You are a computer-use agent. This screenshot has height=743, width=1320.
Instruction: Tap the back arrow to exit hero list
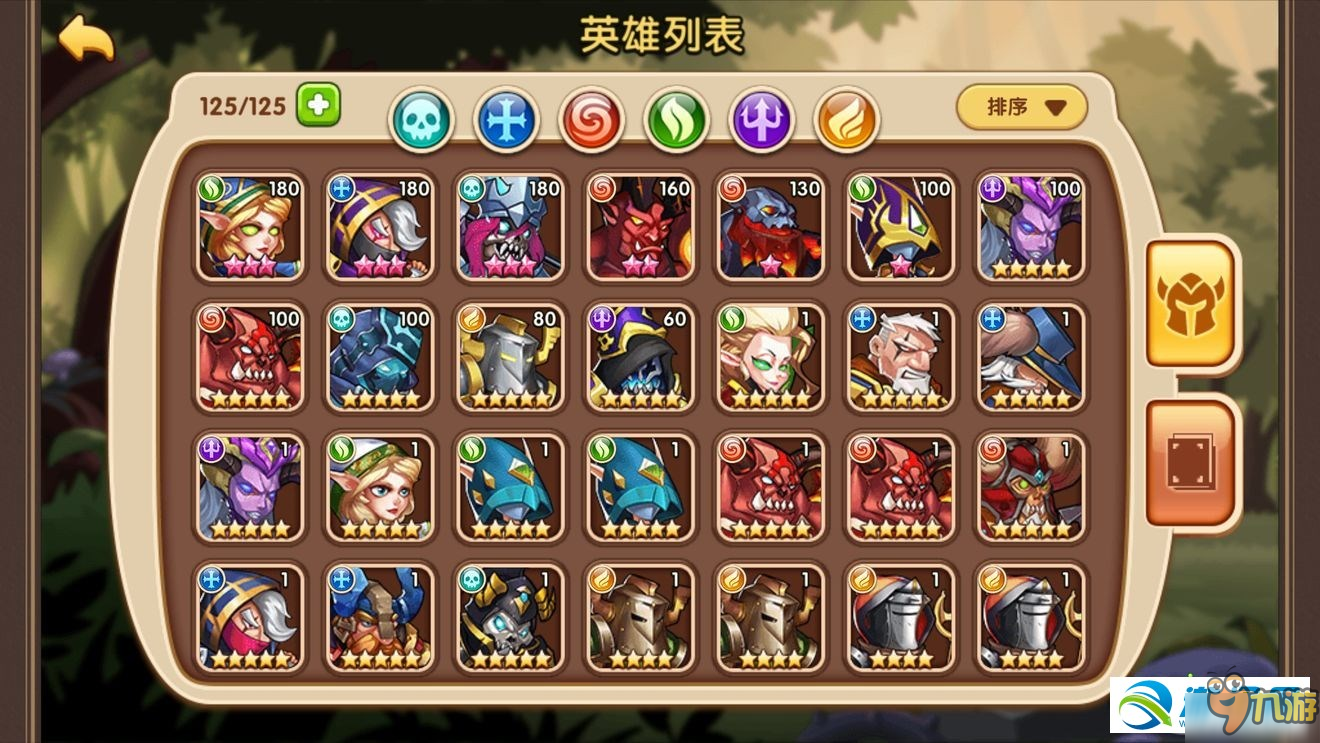(87, 36)
